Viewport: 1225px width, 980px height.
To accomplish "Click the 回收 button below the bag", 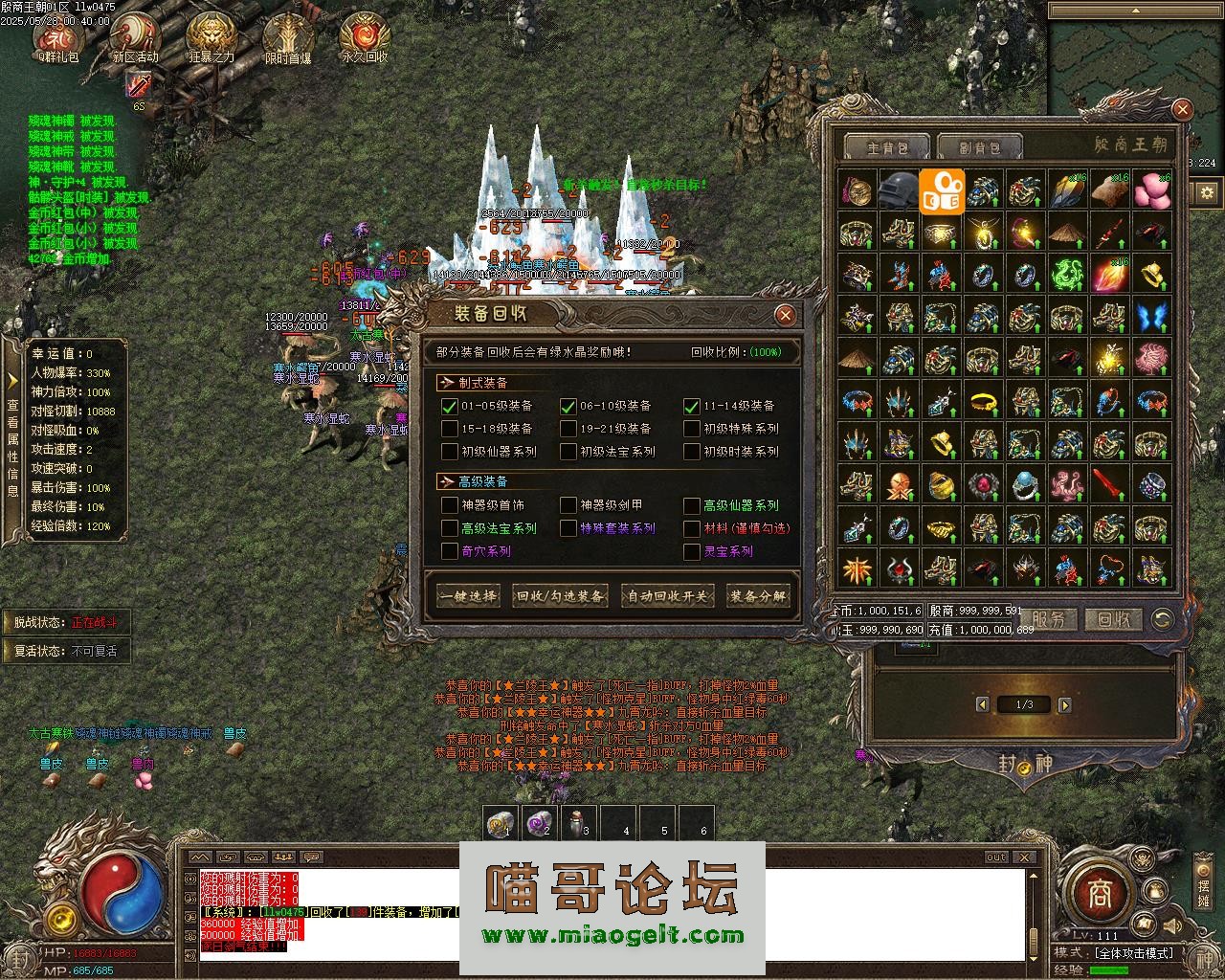I will [1113, 619].
